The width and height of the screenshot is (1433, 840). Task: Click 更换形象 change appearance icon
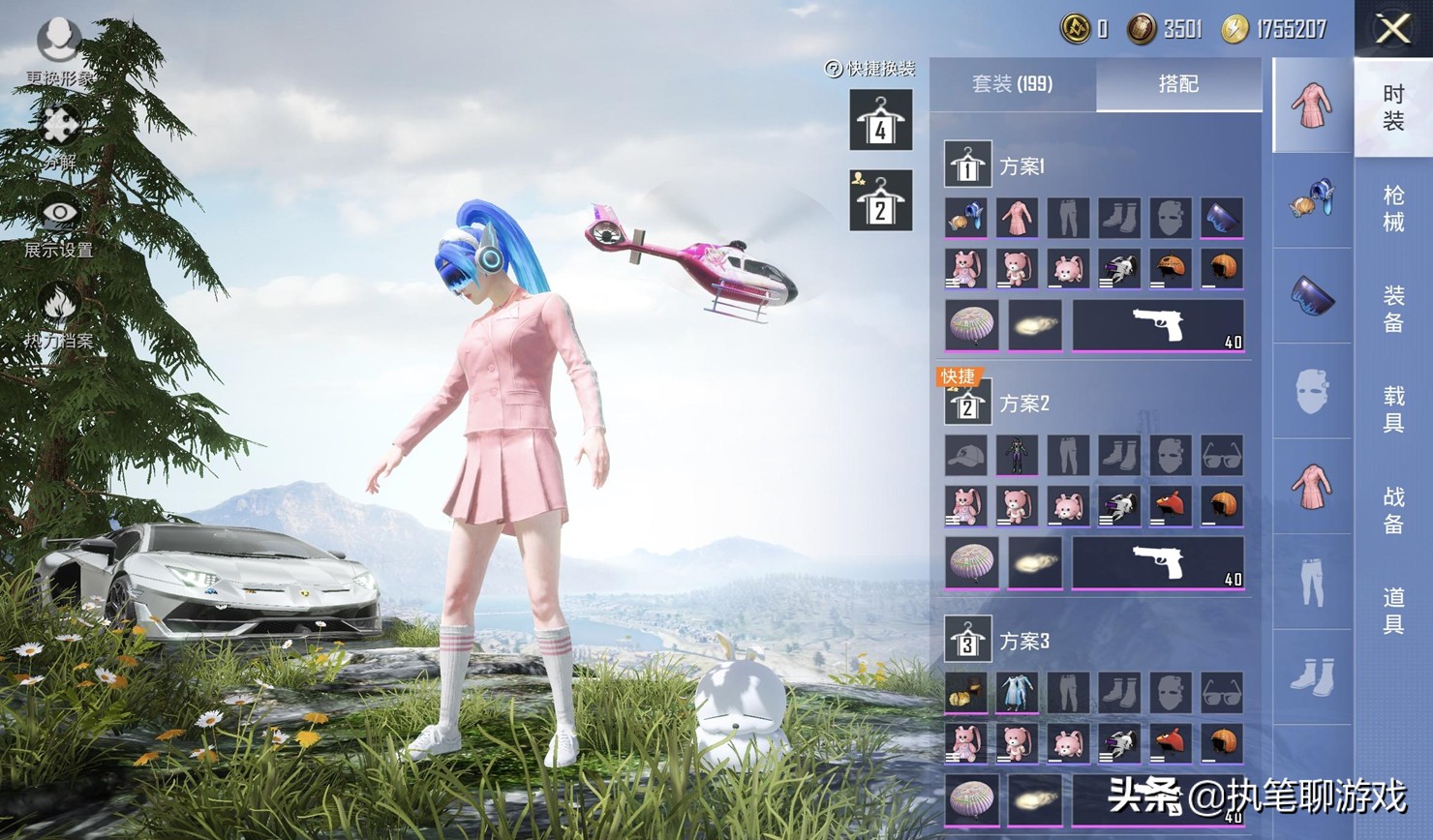59,42
